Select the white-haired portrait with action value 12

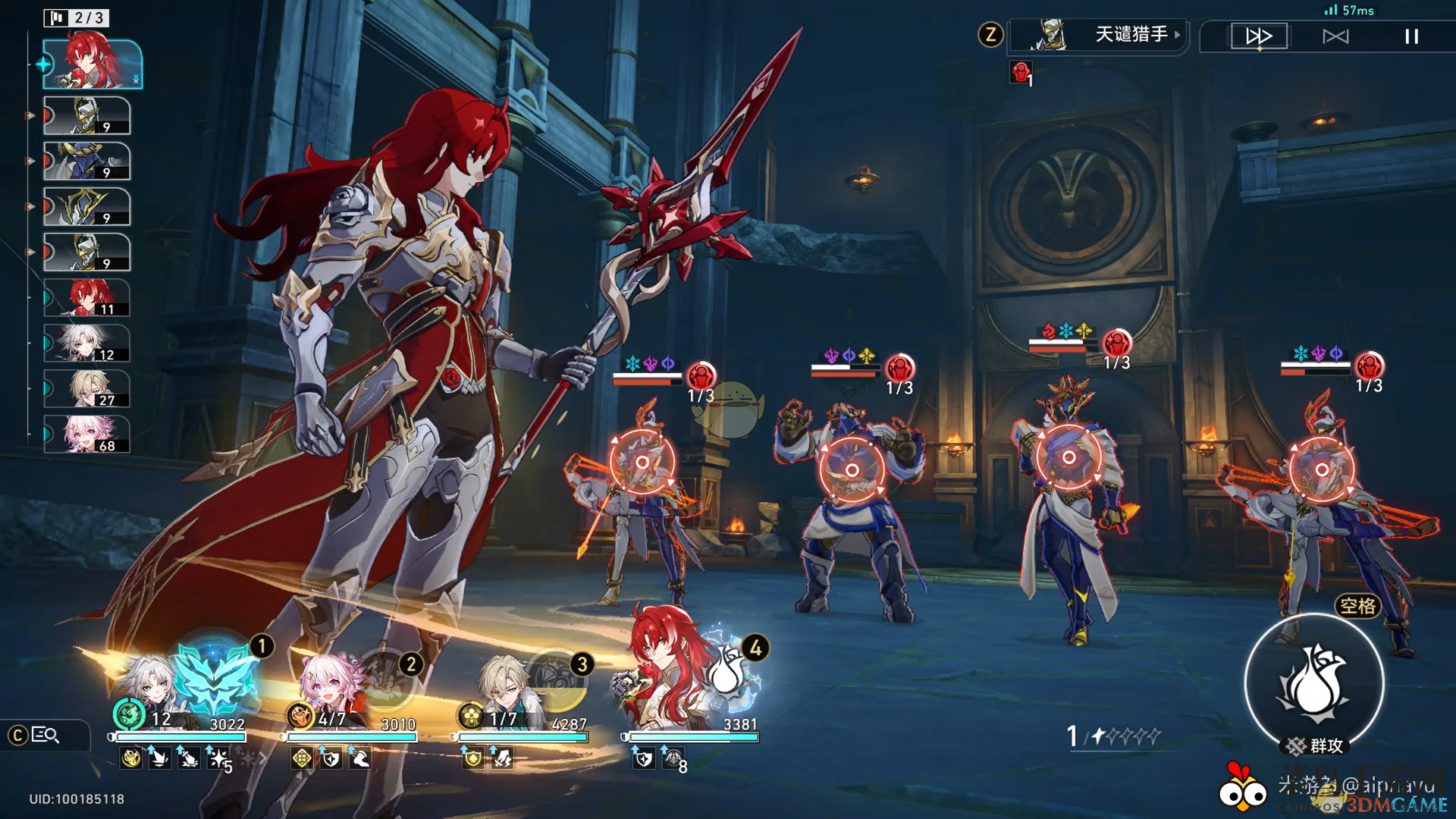(x=87, y=344)
